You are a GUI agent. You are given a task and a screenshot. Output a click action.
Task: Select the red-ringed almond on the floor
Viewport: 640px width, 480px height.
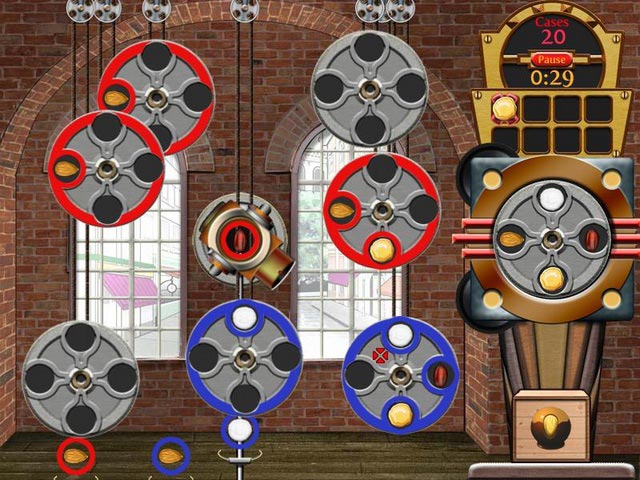74,456
